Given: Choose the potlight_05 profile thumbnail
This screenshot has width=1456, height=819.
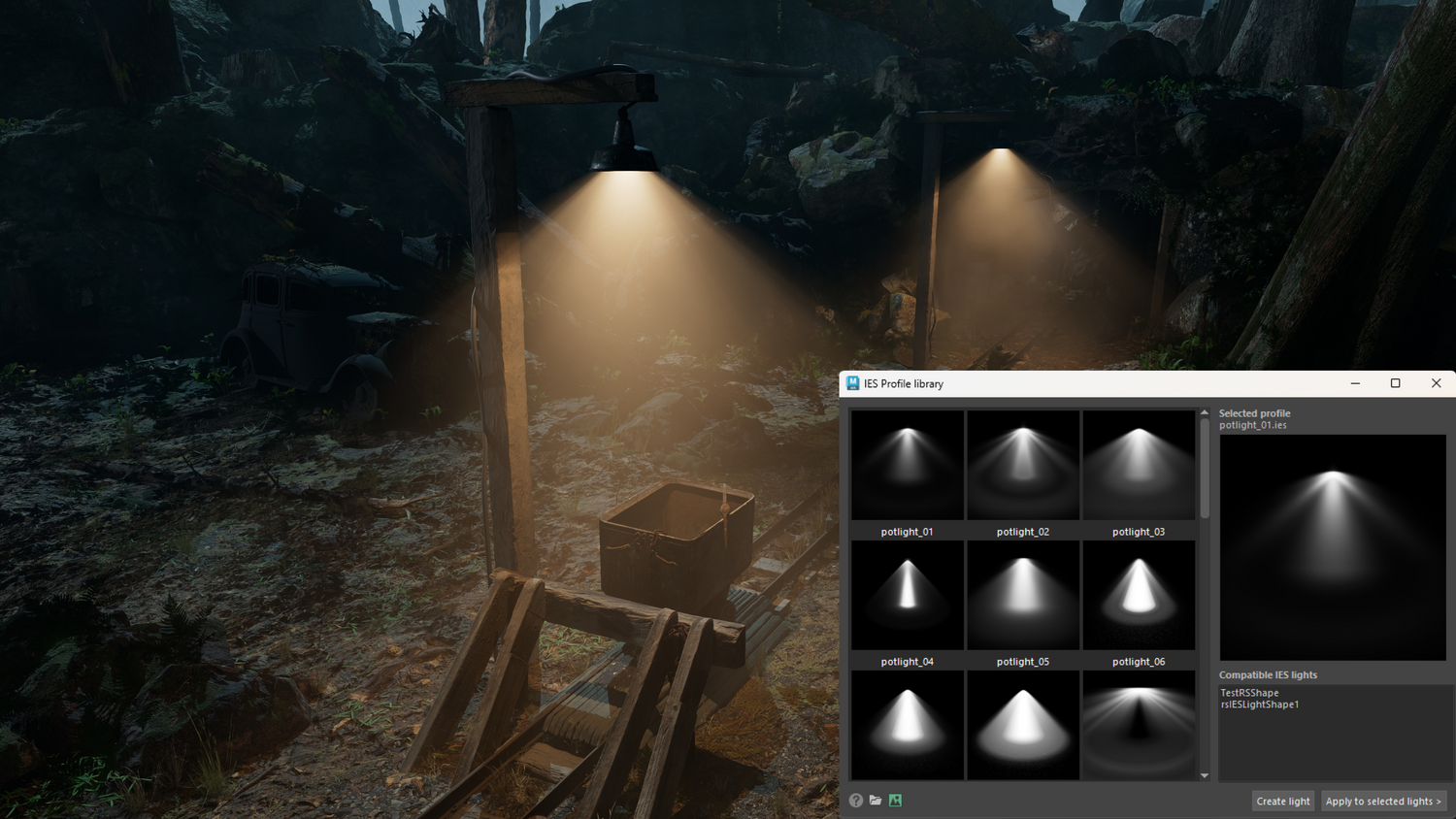Looking at the screenshot, I should tap(1023, 595).
